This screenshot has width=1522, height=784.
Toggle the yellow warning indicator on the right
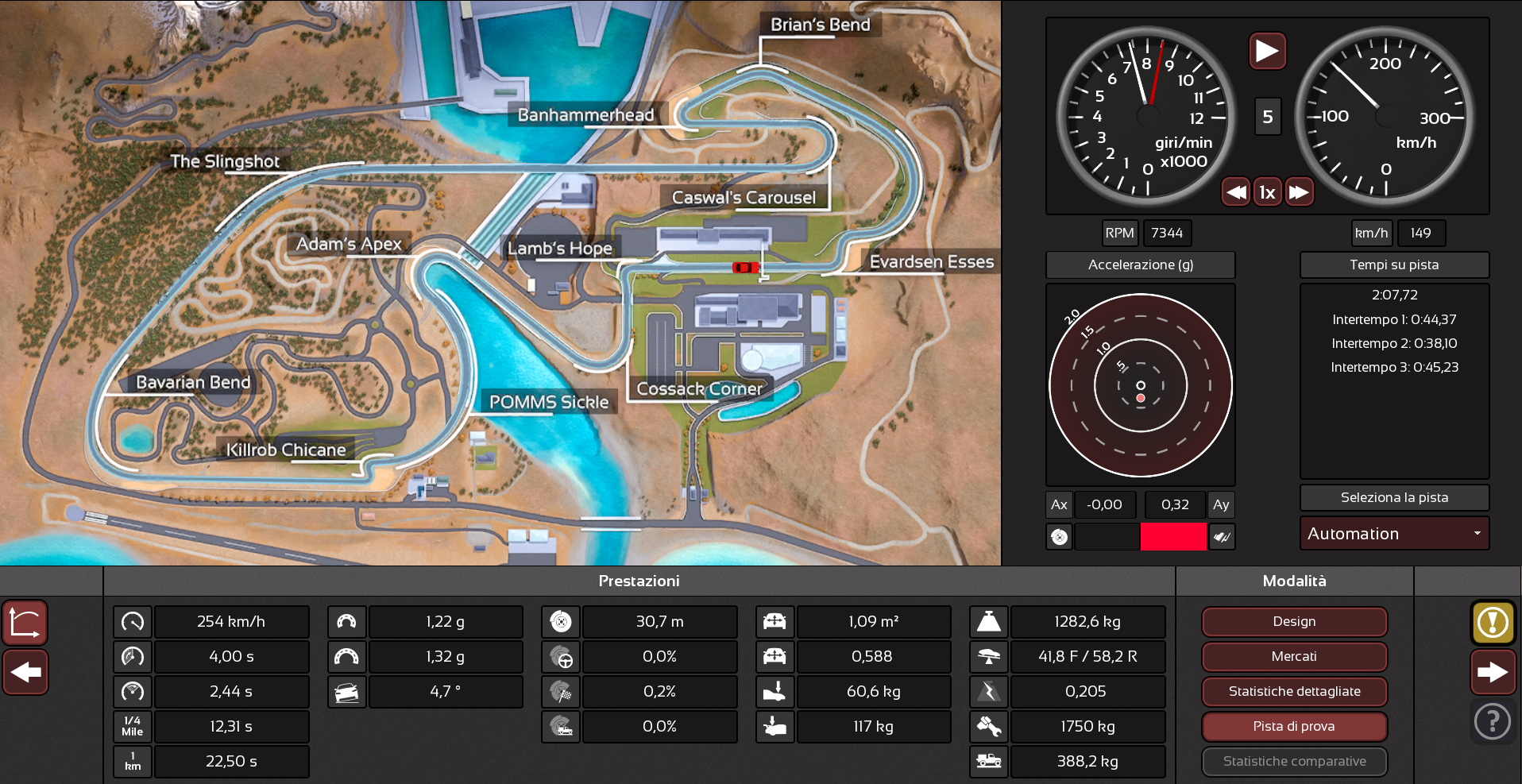tap(1493, 623)
